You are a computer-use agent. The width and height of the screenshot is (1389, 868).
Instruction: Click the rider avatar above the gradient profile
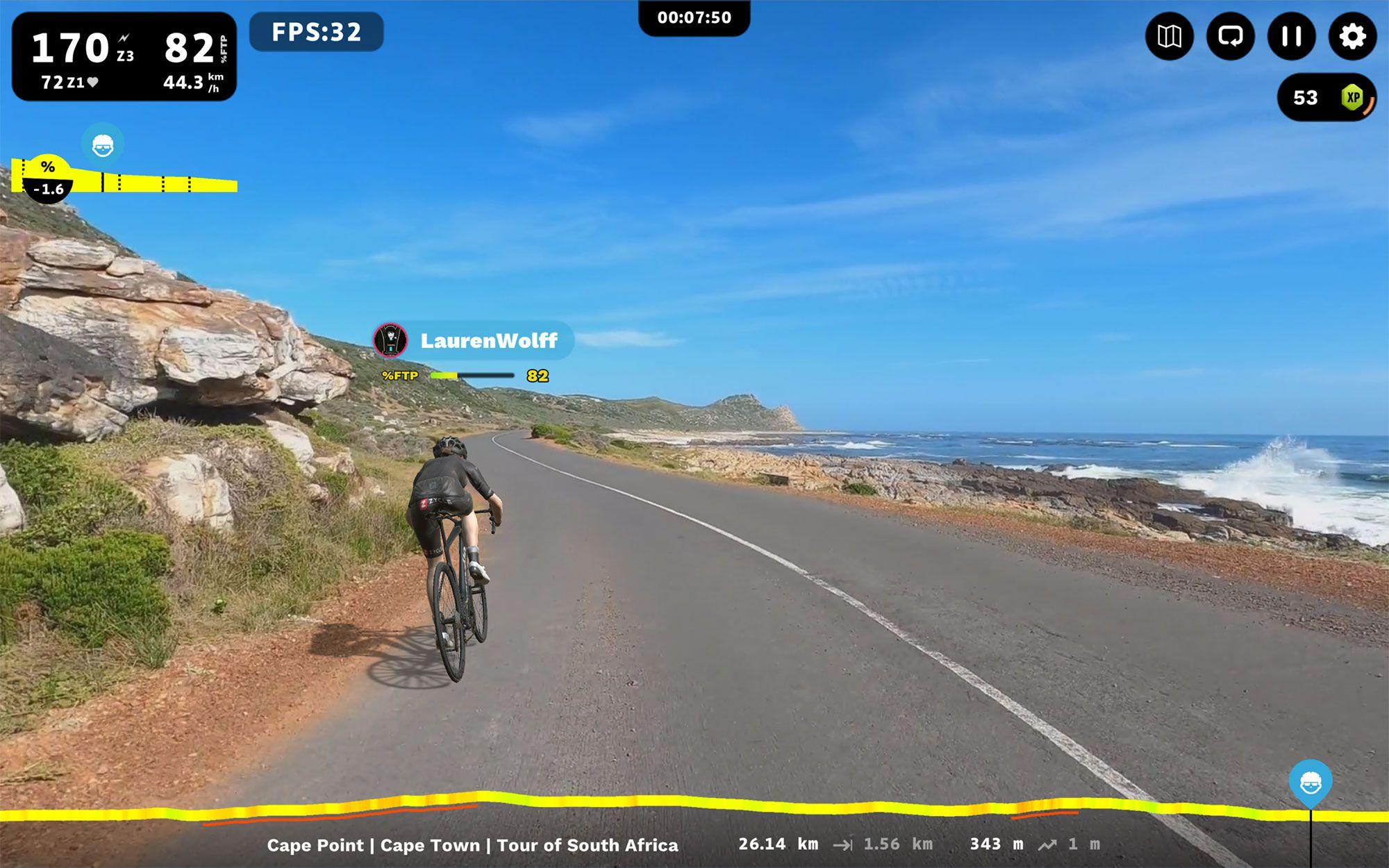pos(101,142)
